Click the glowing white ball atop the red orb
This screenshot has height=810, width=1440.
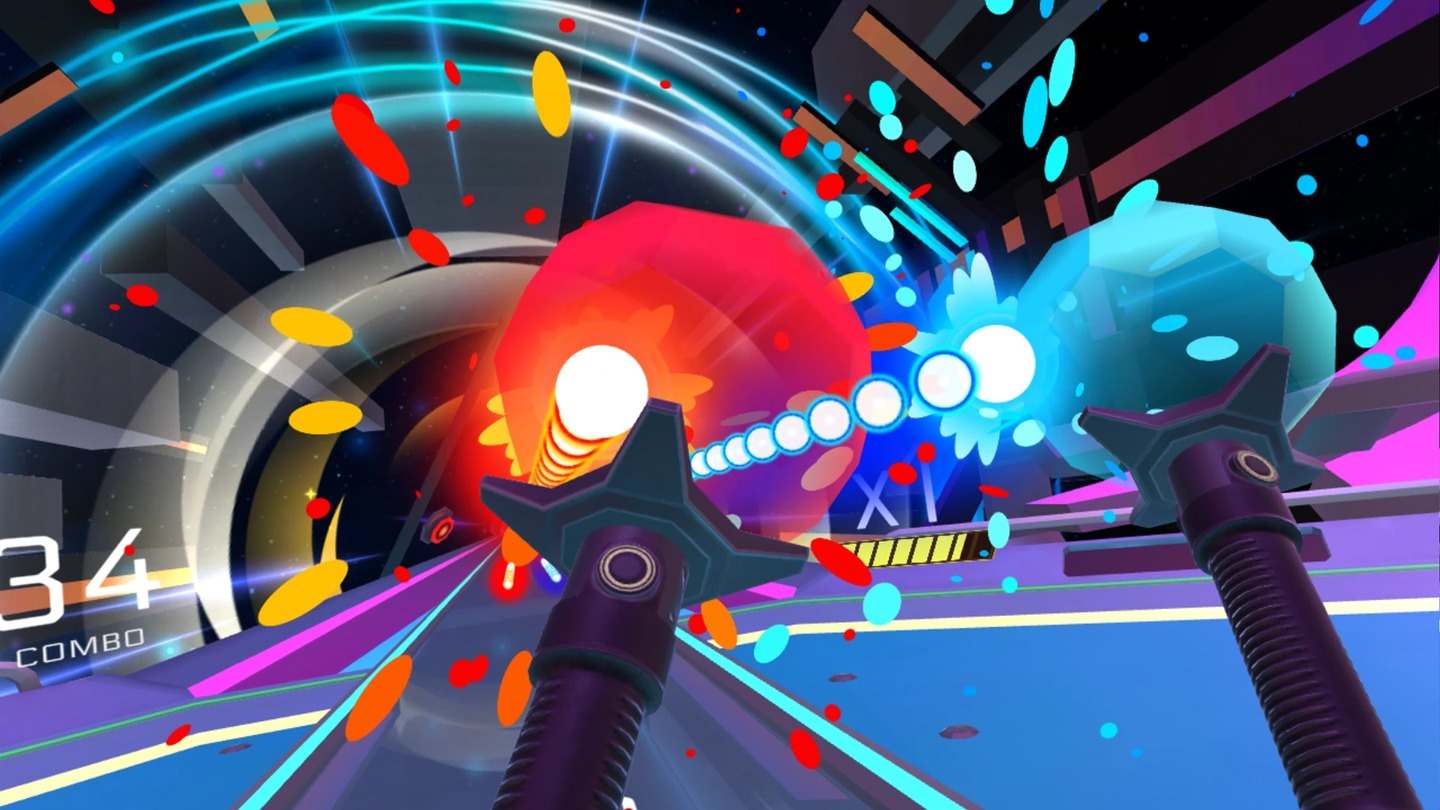[600, 385]
